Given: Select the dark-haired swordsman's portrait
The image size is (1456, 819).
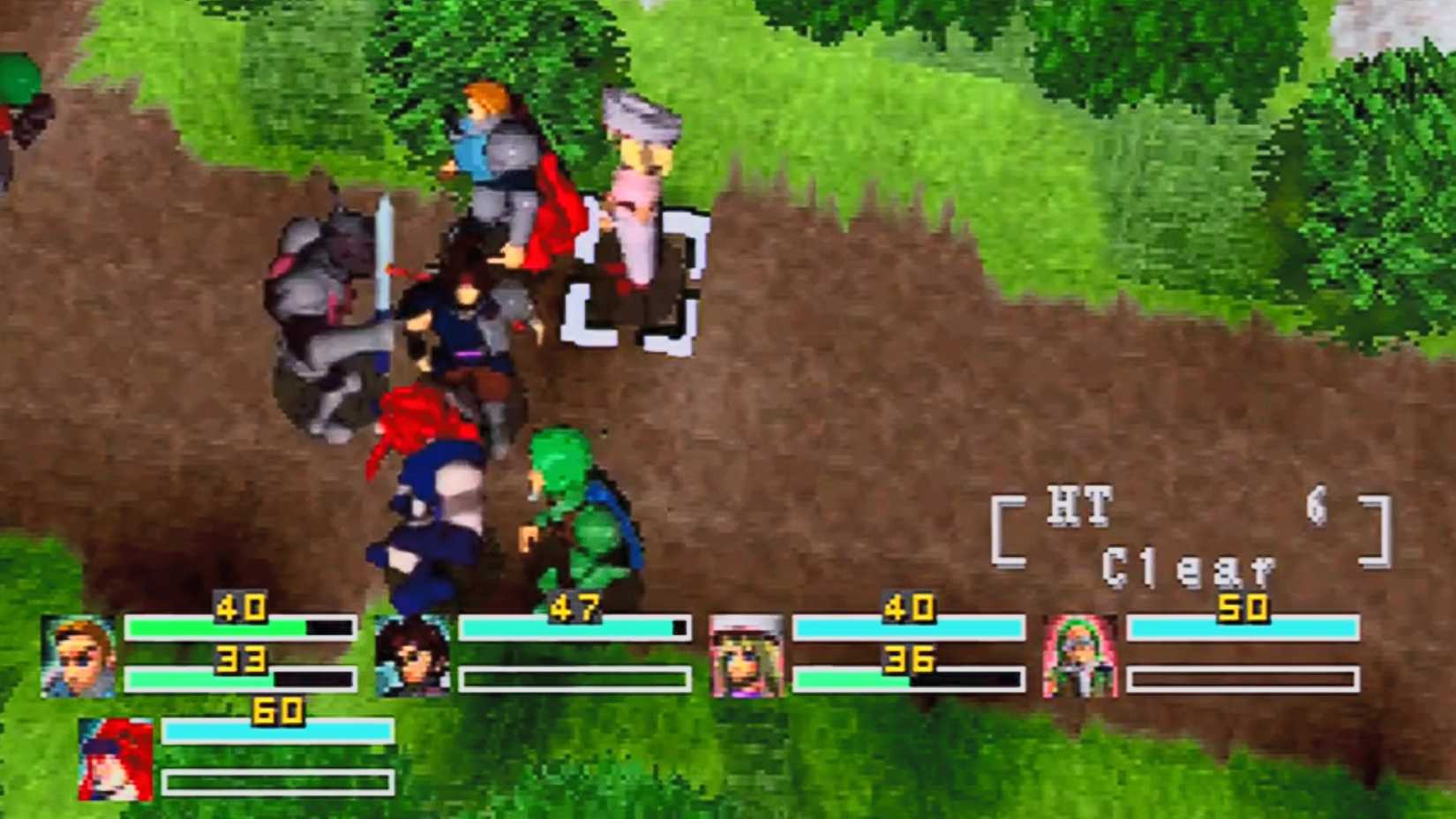Looking at the screenshot, I should (413, 655).
